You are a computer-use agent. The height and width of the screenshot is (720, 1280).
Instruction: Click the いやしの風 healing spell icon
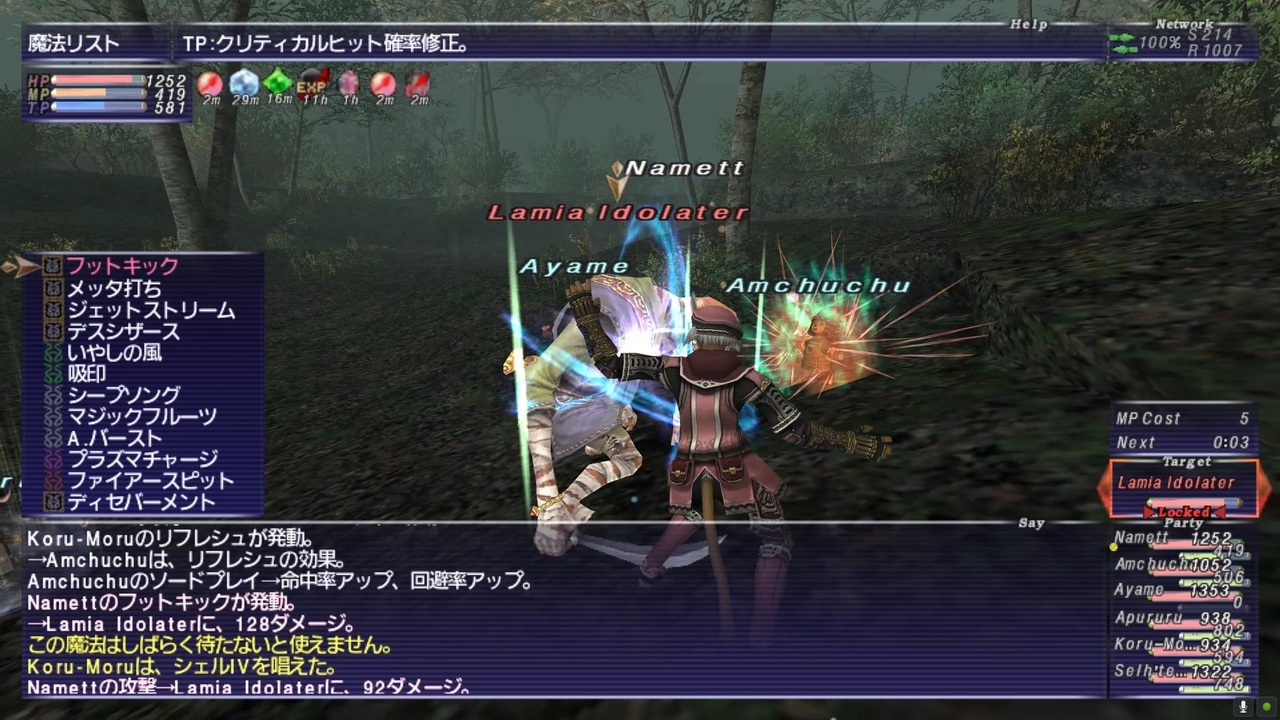pos(54,353)
